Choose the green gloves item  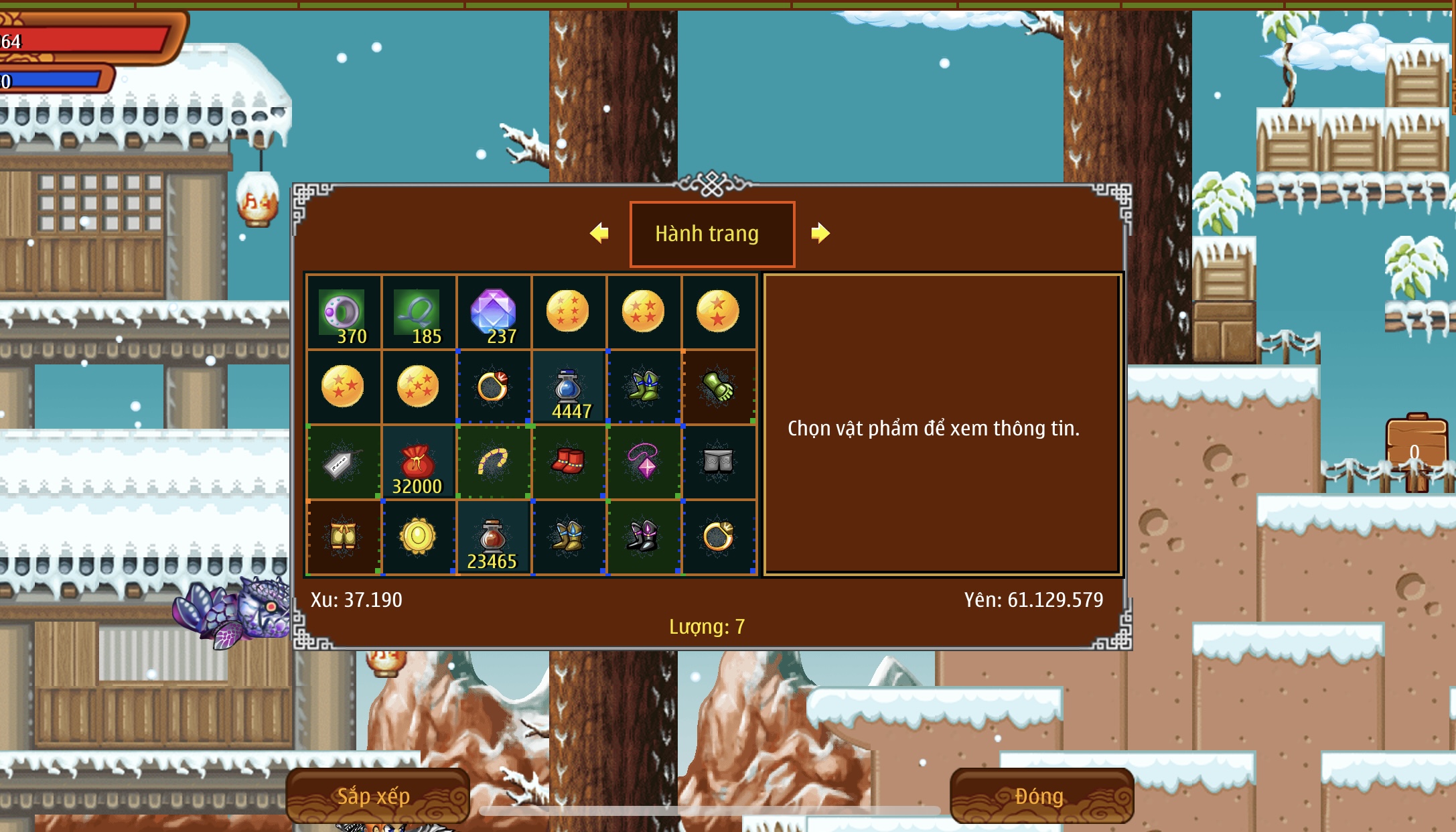coord(719,387)
